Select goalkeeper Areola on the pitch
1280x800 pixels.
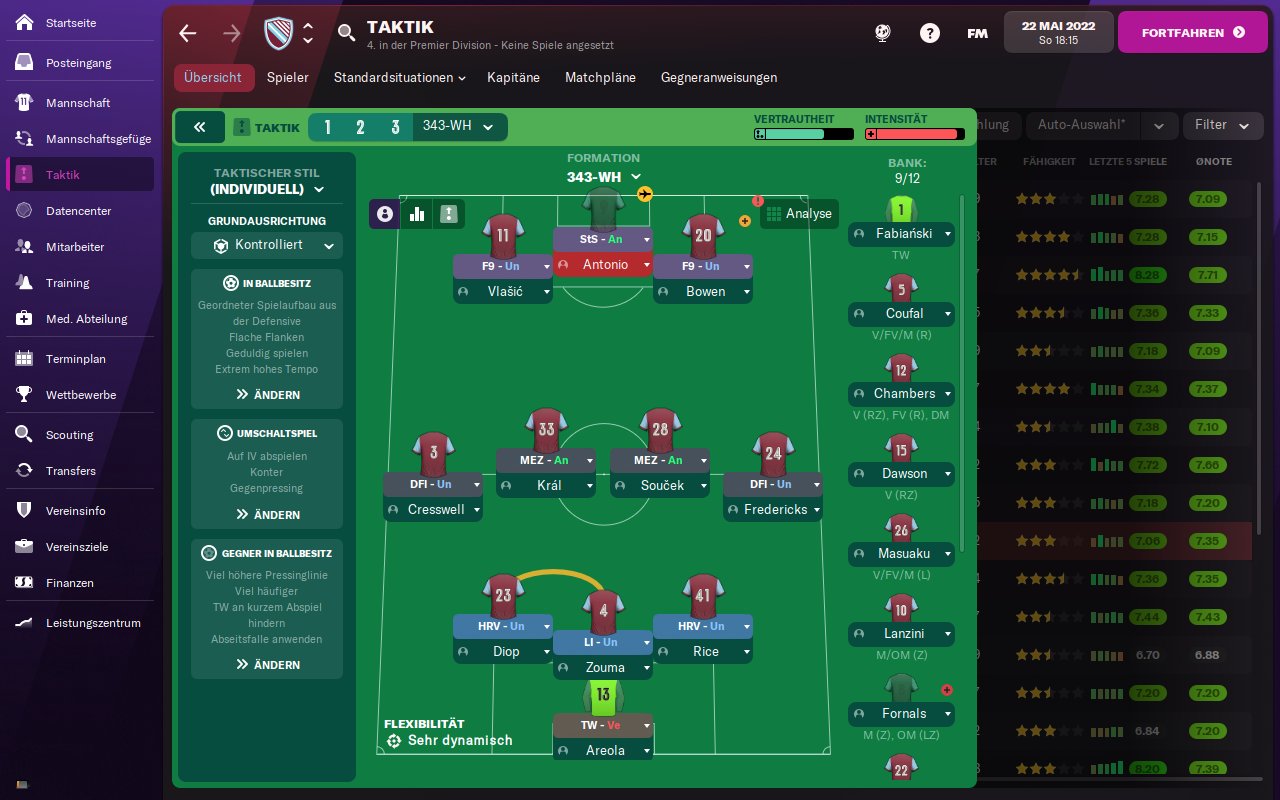point(602,750)
